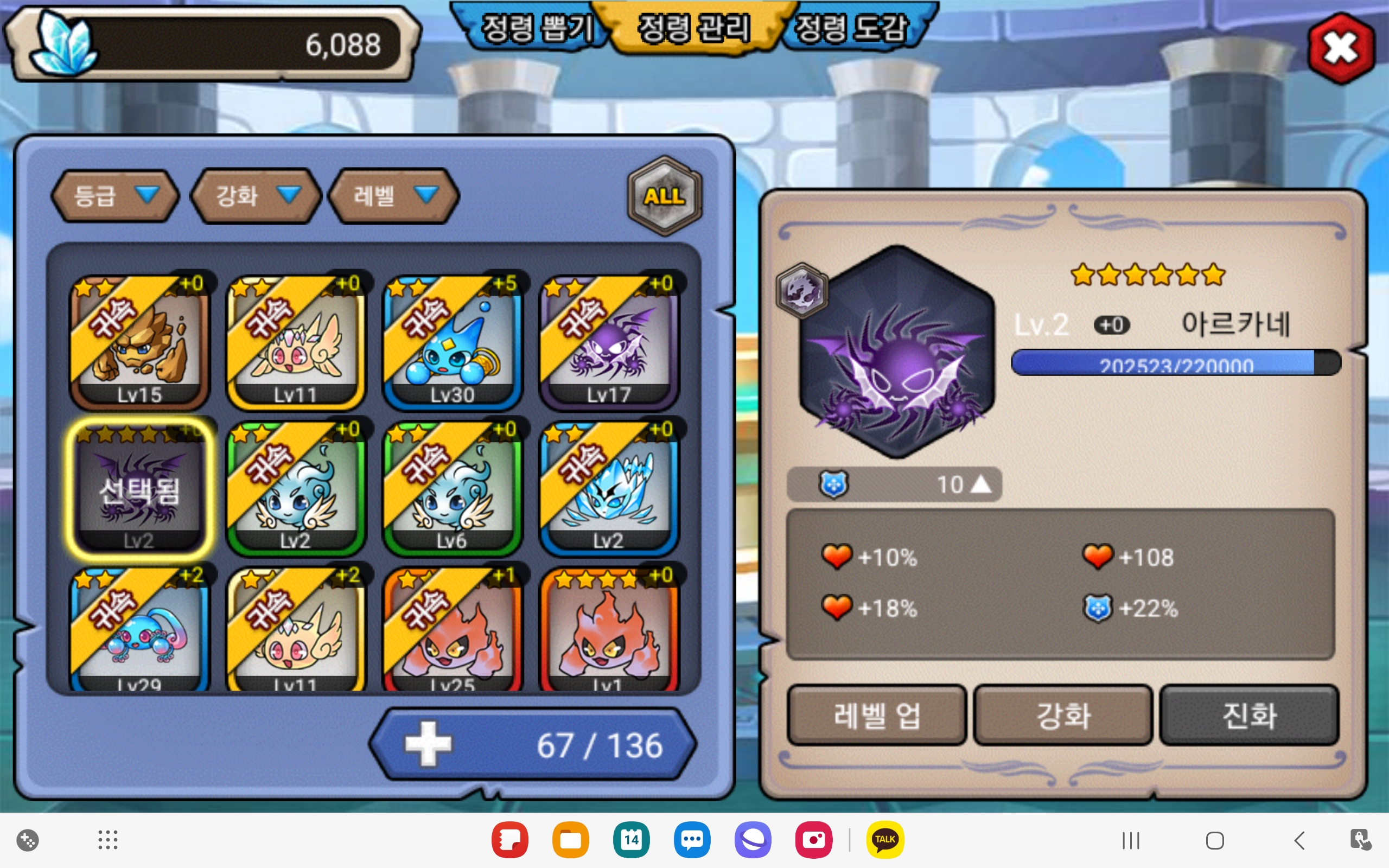Open KakaoTalk from the taskbar

(884, 840)
